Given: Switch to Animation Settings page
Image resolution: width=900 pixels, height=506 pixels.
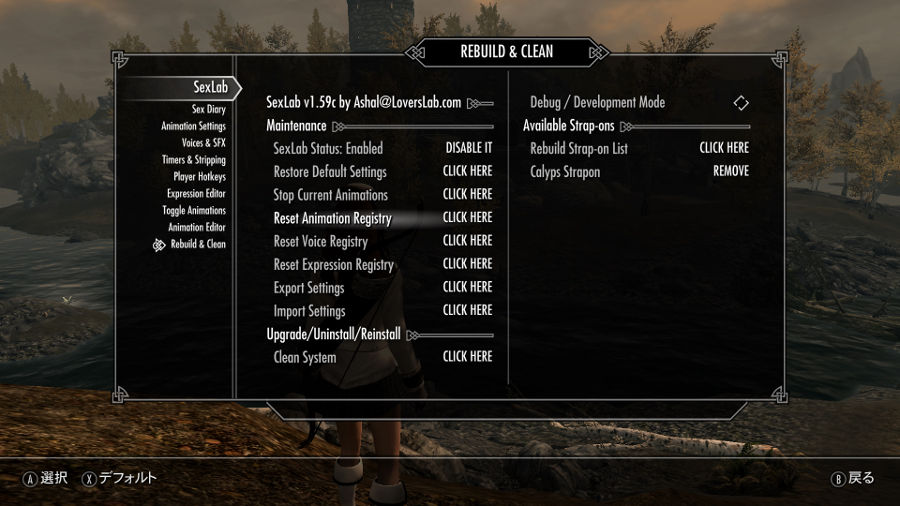Looking at the screenshot, I should pyautogui.click(x=193, y=126).
